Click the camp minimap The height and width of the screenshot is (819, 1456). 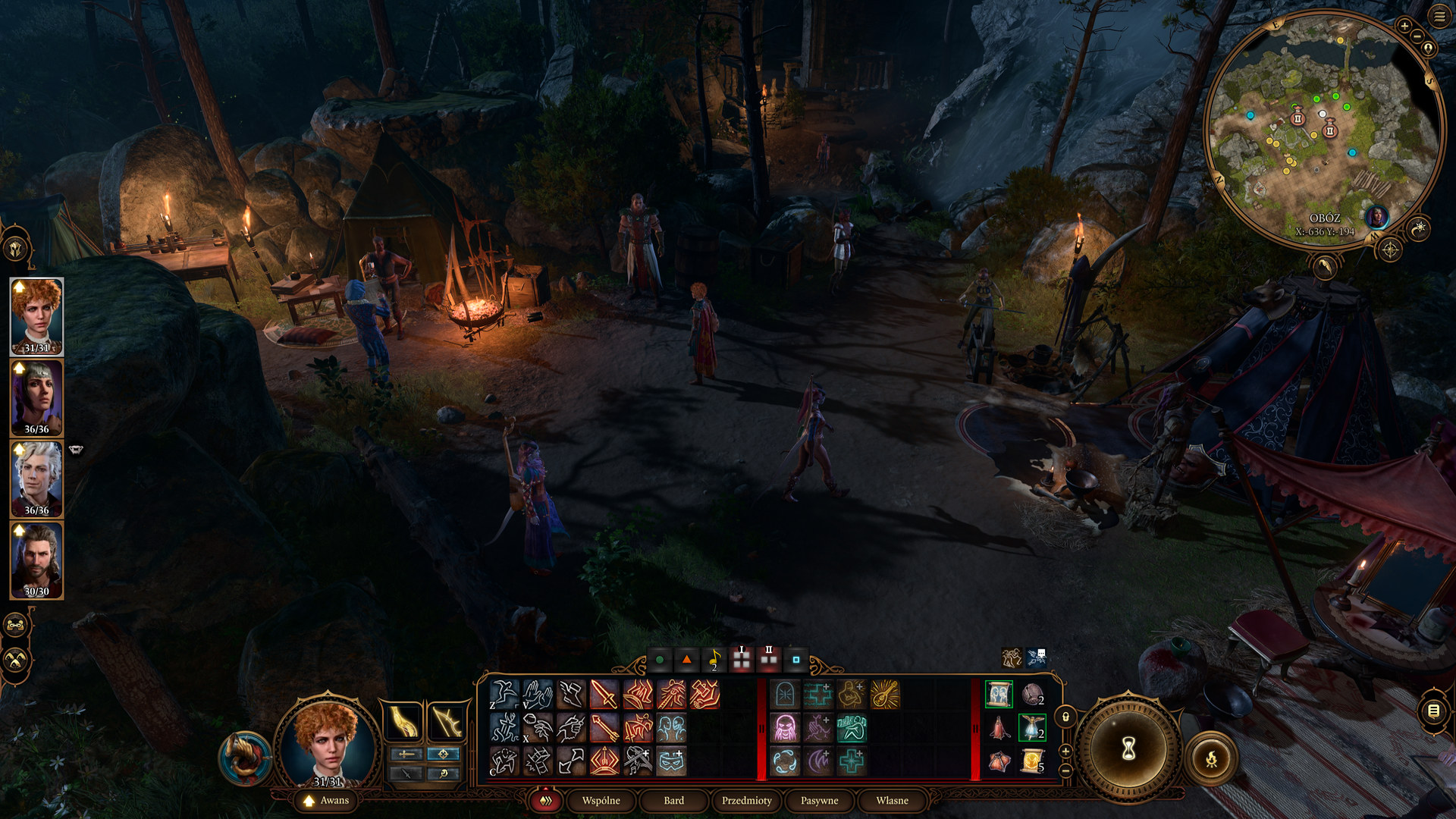pos(1323,129)
